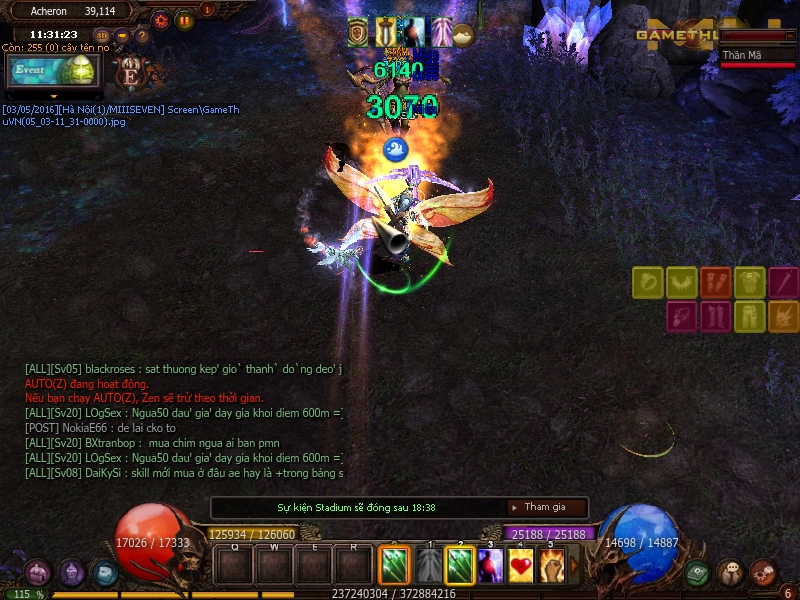Select the sword weapon equipment slot
This screenshot has width=800, height=600.
click(784, 283)
